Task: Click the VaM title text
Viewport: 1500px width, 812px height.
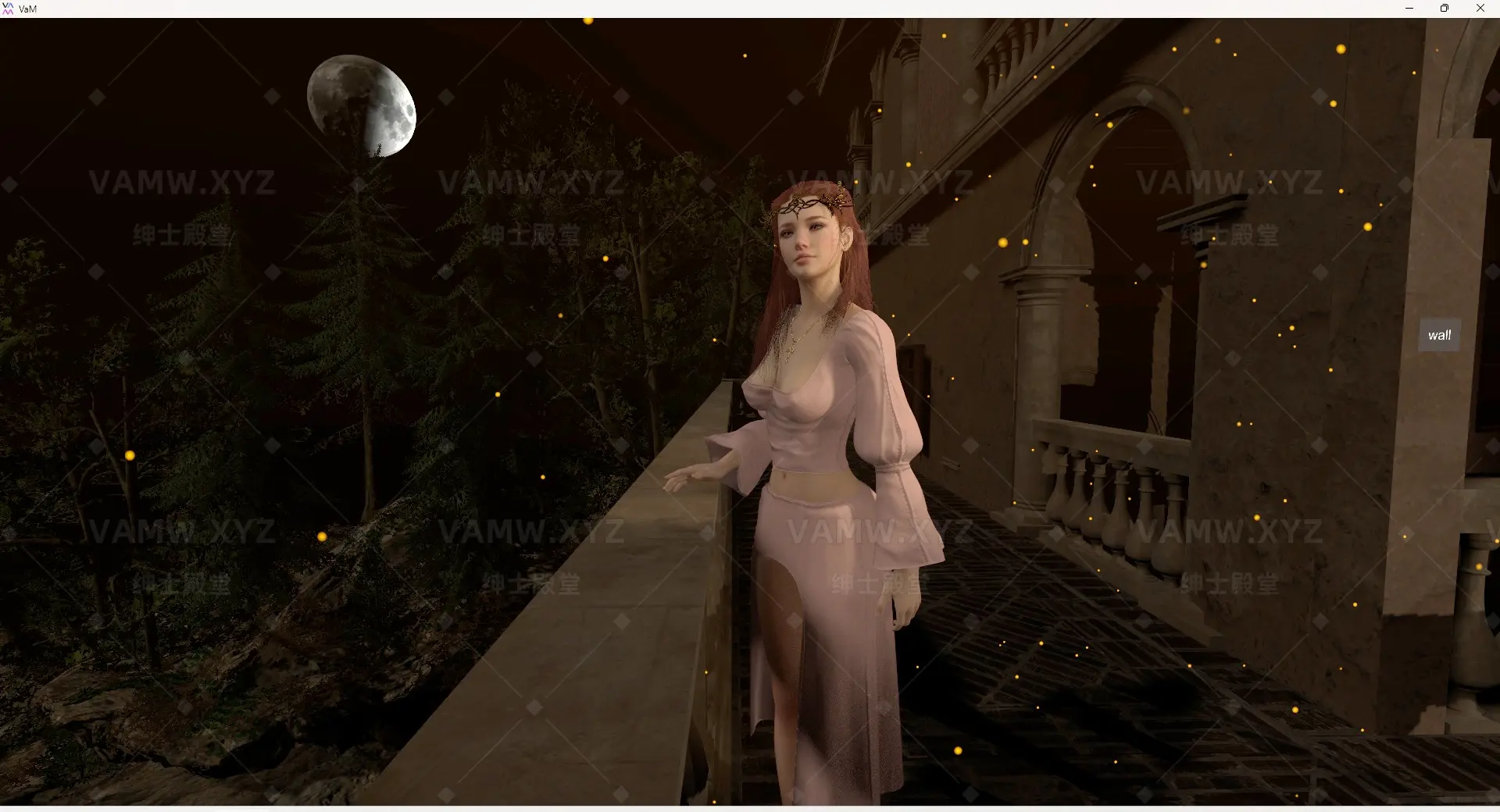Action: click(x=27, y=9)
